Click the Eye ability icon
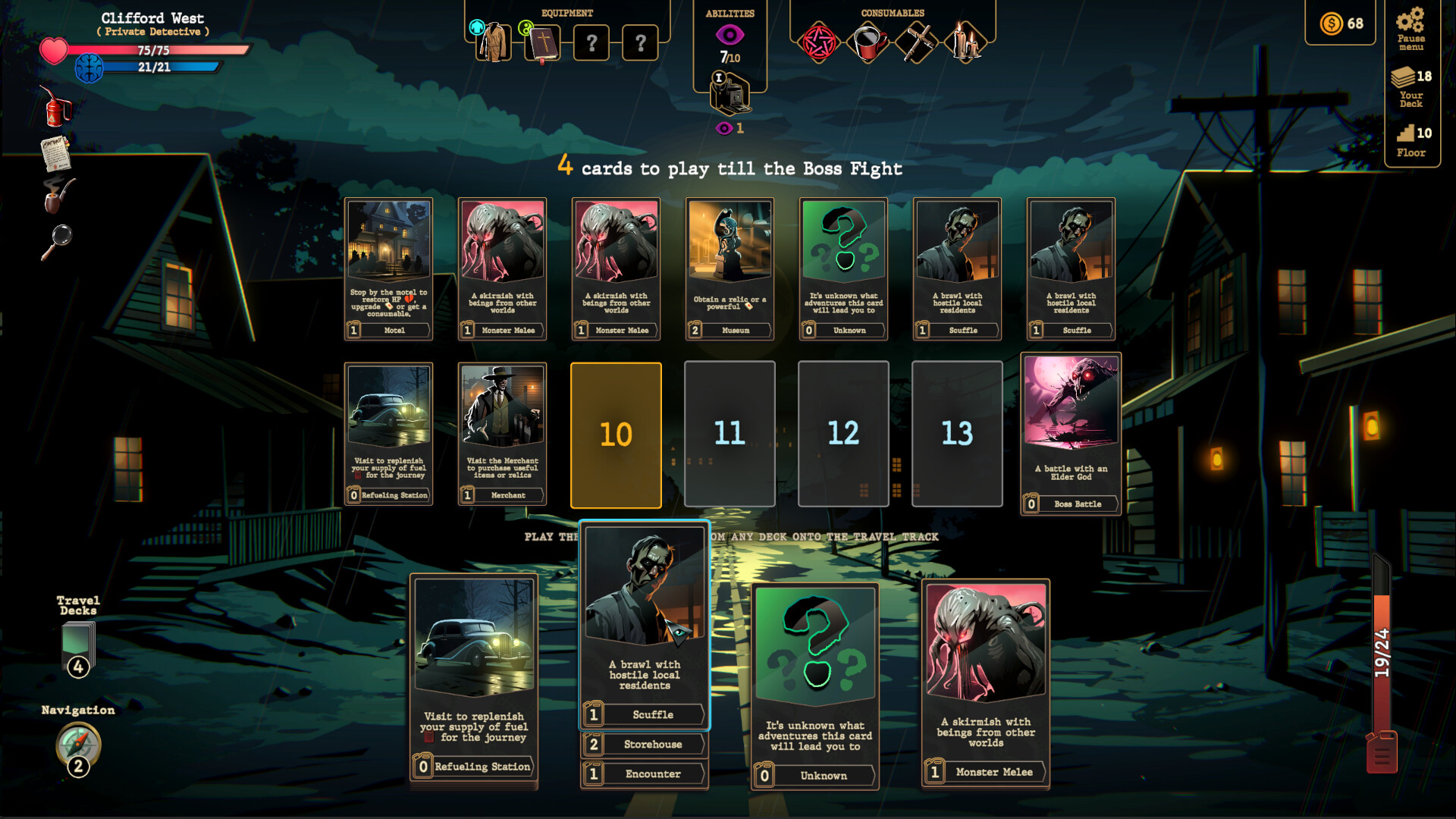 pos(729,33)
